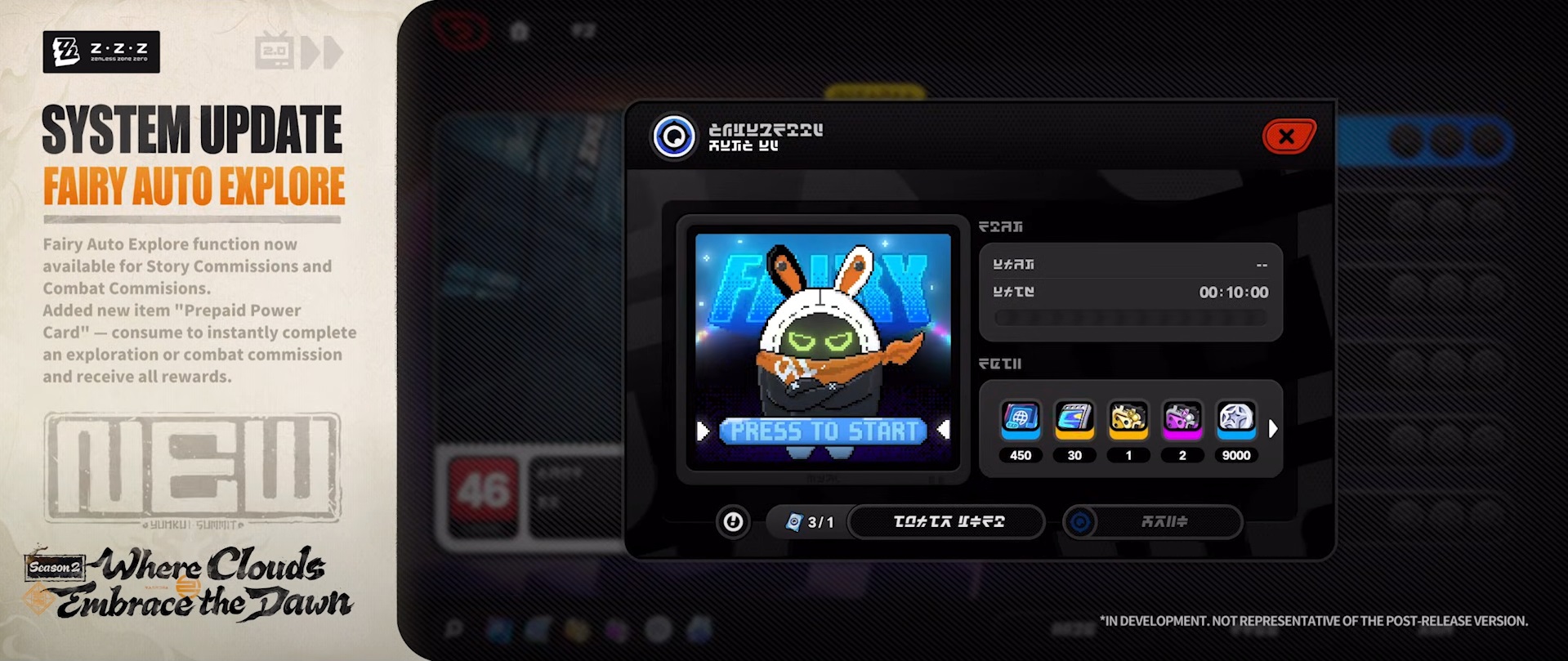Click the round clock icon button

click(733, 521)
